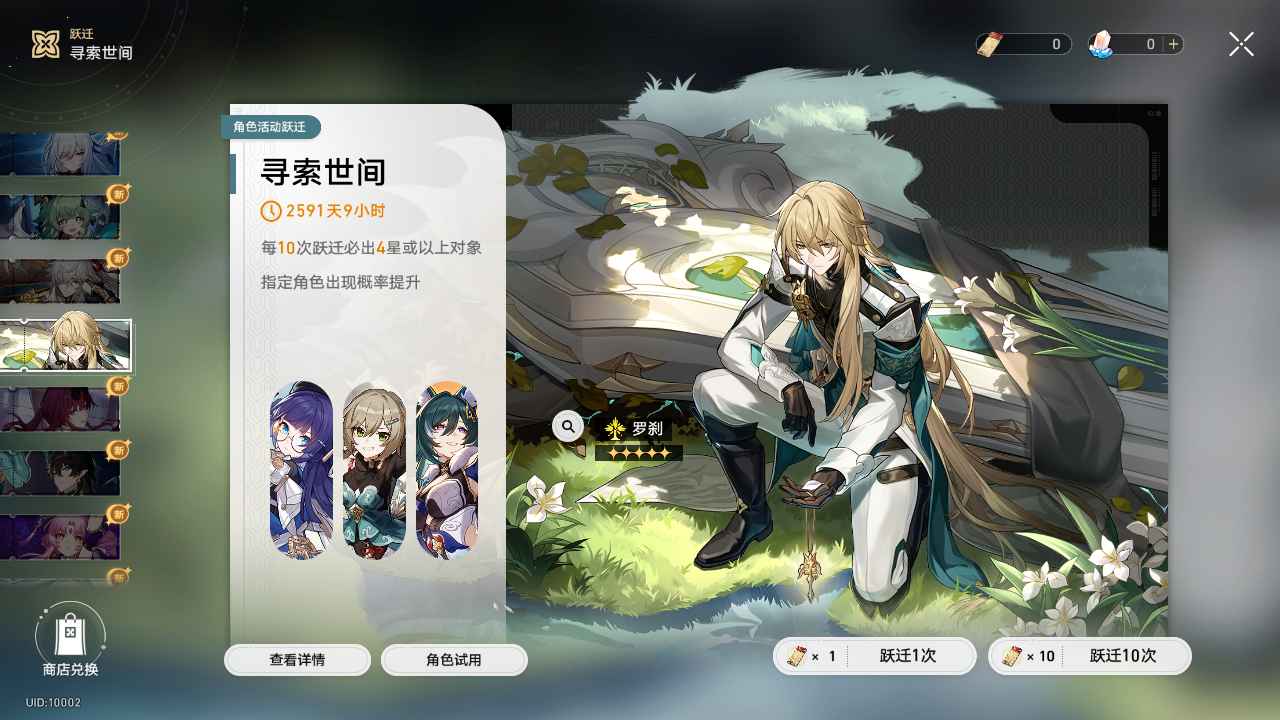Open character trial via 角色试用

(x=454, y=659)
